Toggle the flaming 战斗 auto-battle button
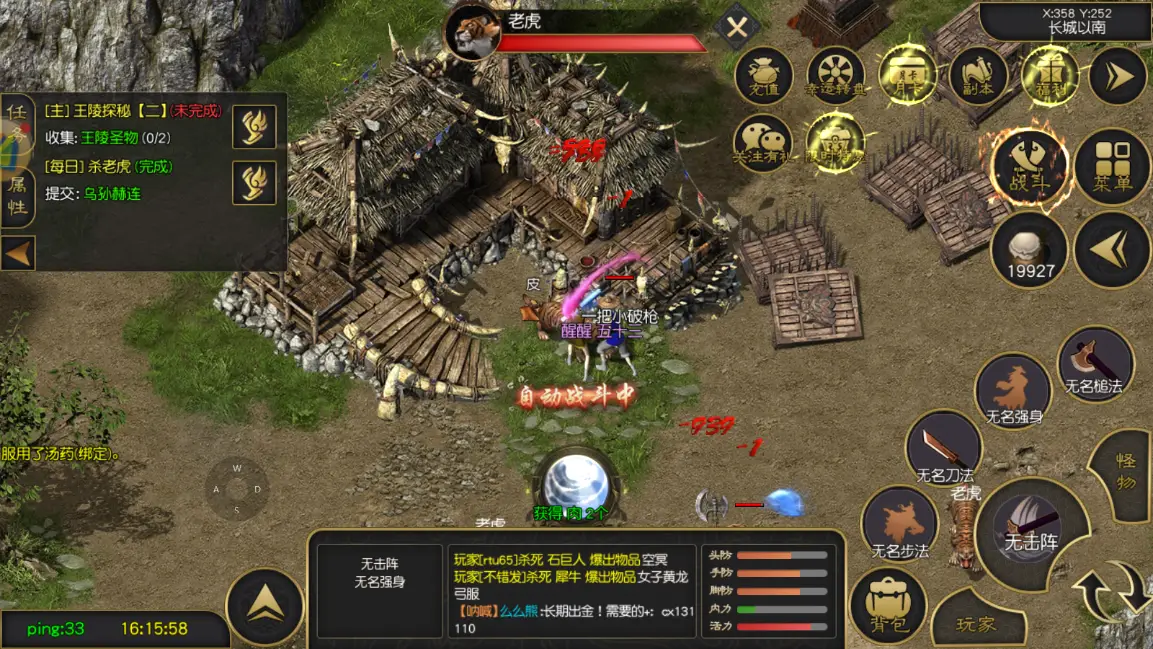This screenshot has height=649, width=1153. [x=1029, y=166]
